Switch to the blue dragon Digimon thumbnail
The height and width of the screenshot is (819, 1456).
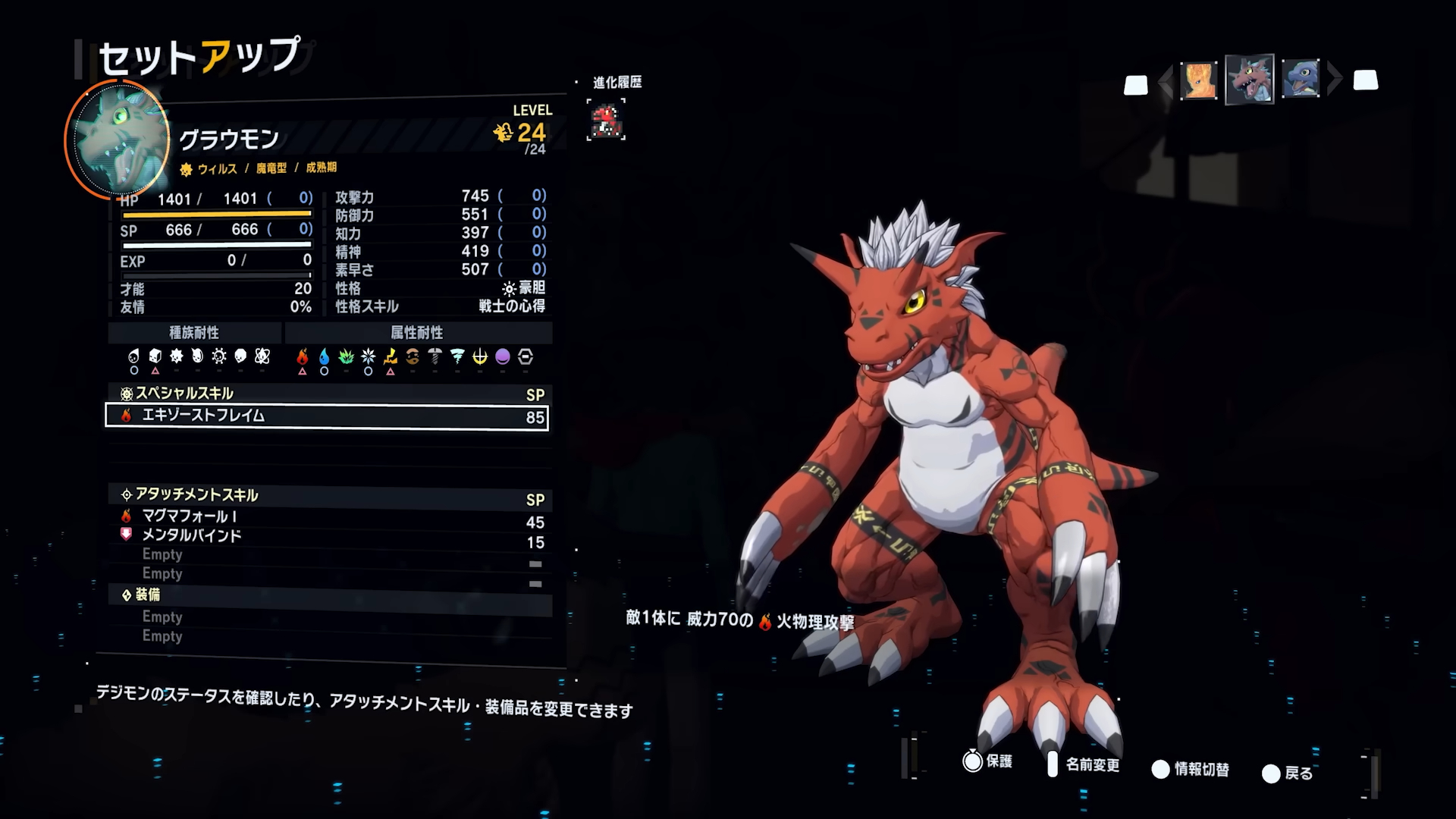[x=1301, y=79]
